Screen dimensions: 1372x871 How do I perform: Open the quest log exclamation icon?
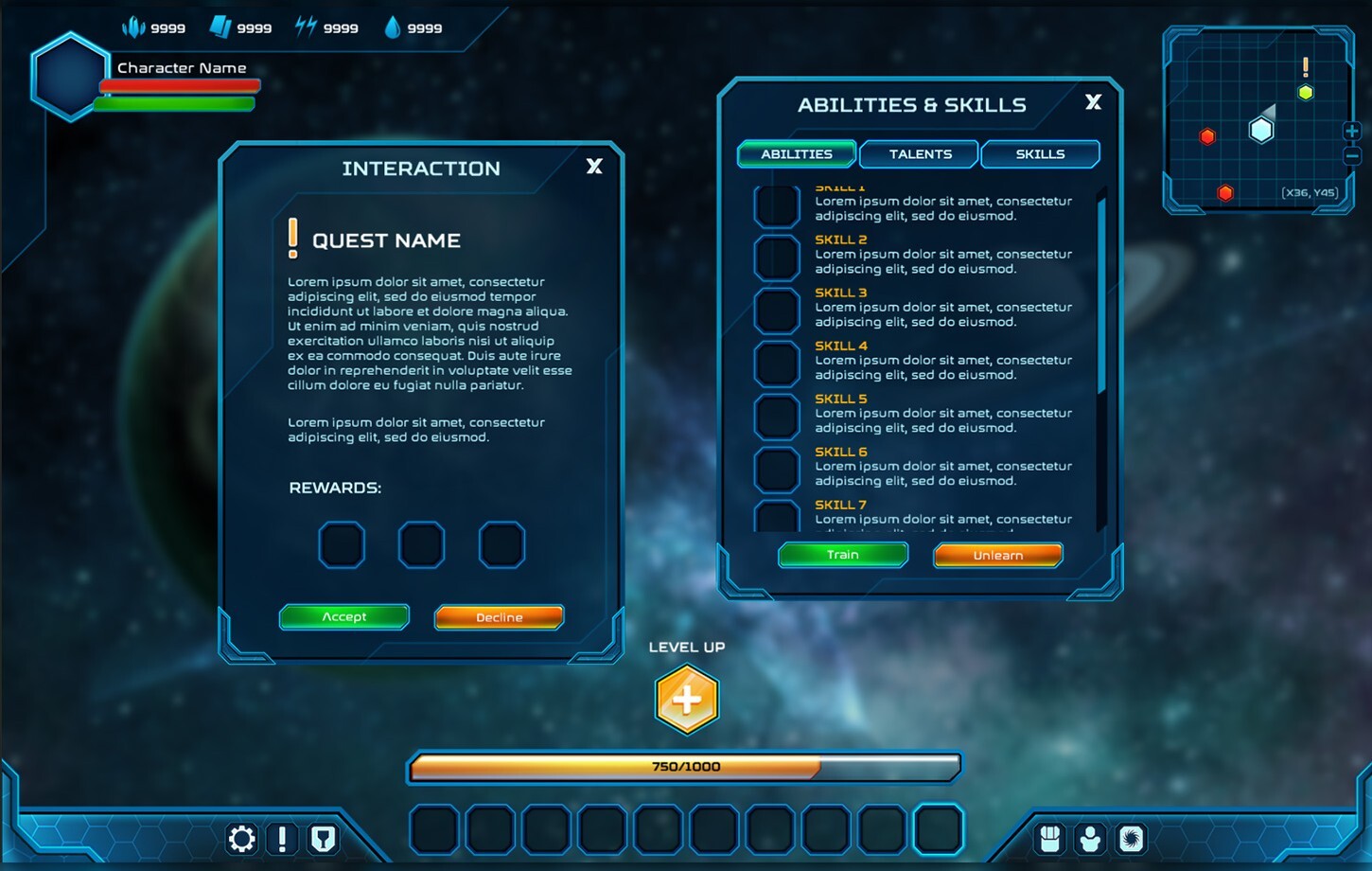click(282, 839)
